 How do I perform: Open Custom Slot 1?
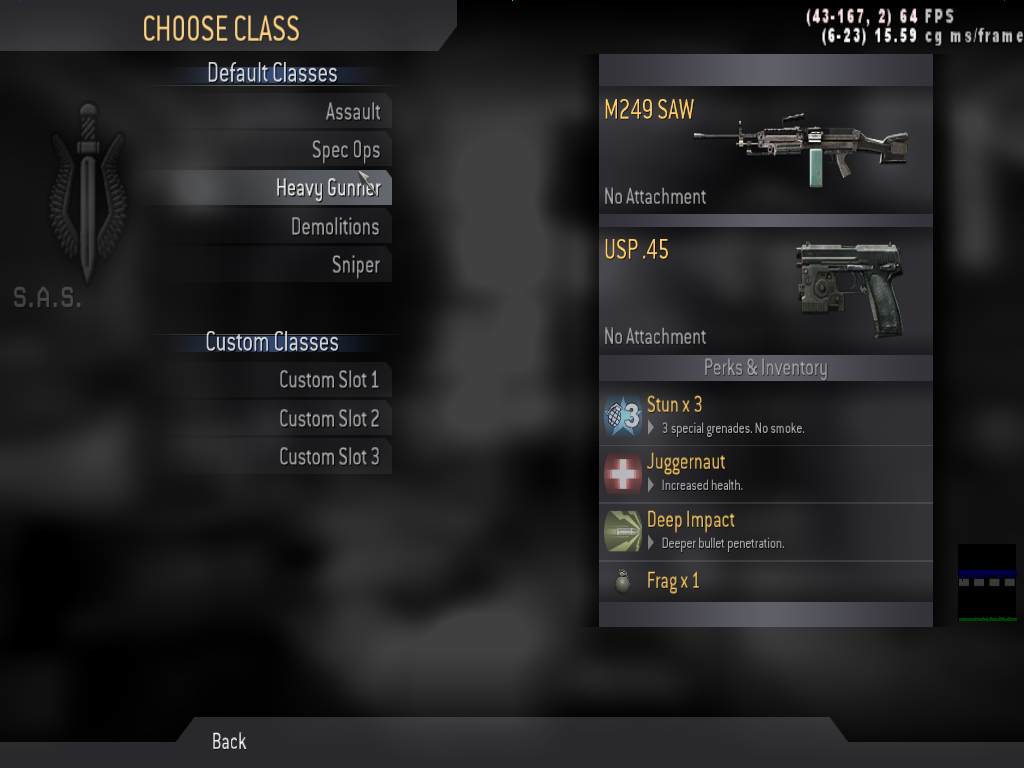coord(328,380)
